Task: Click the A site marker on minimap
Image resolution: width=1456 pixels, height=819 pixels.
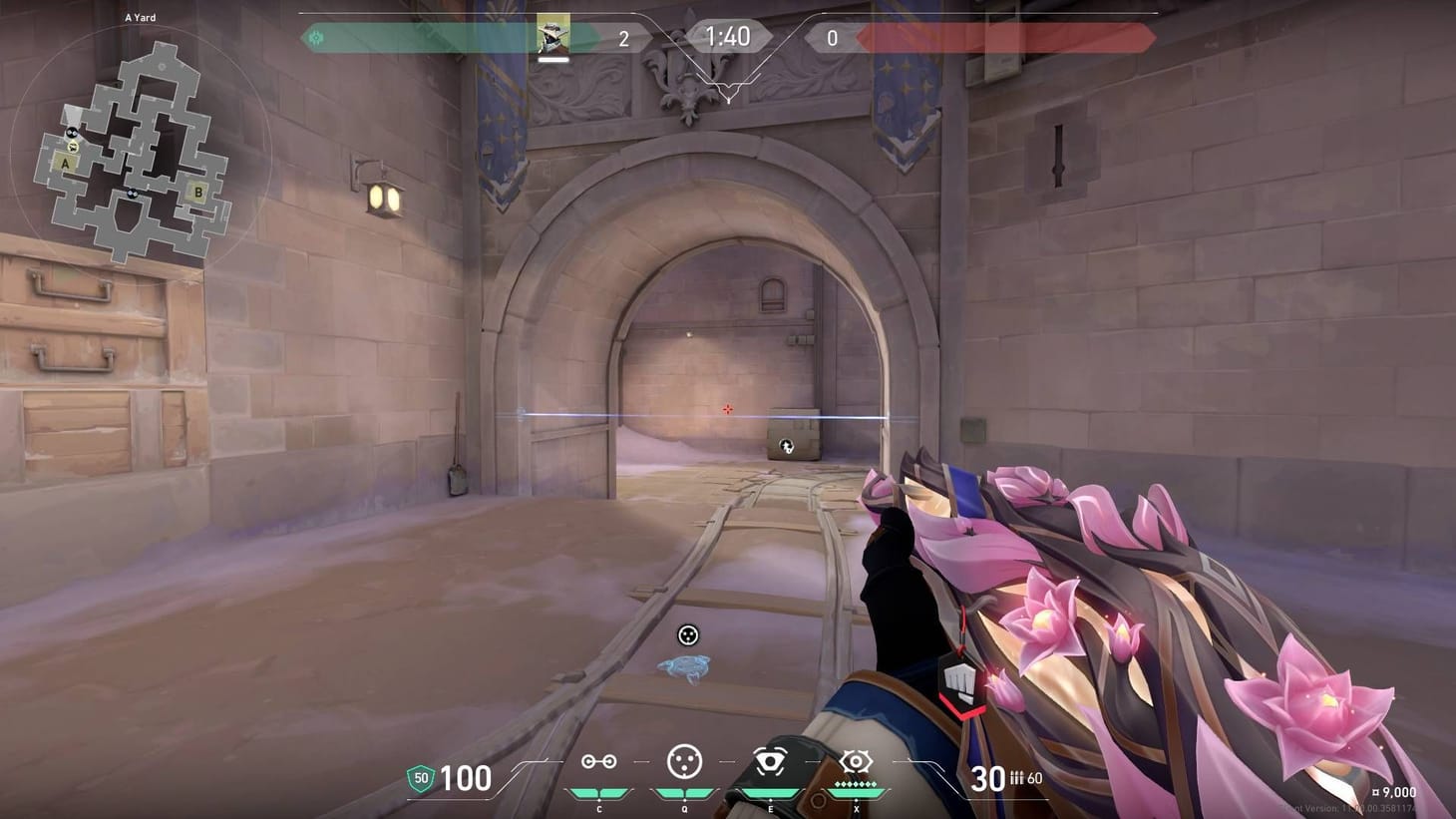Action: 65,163
